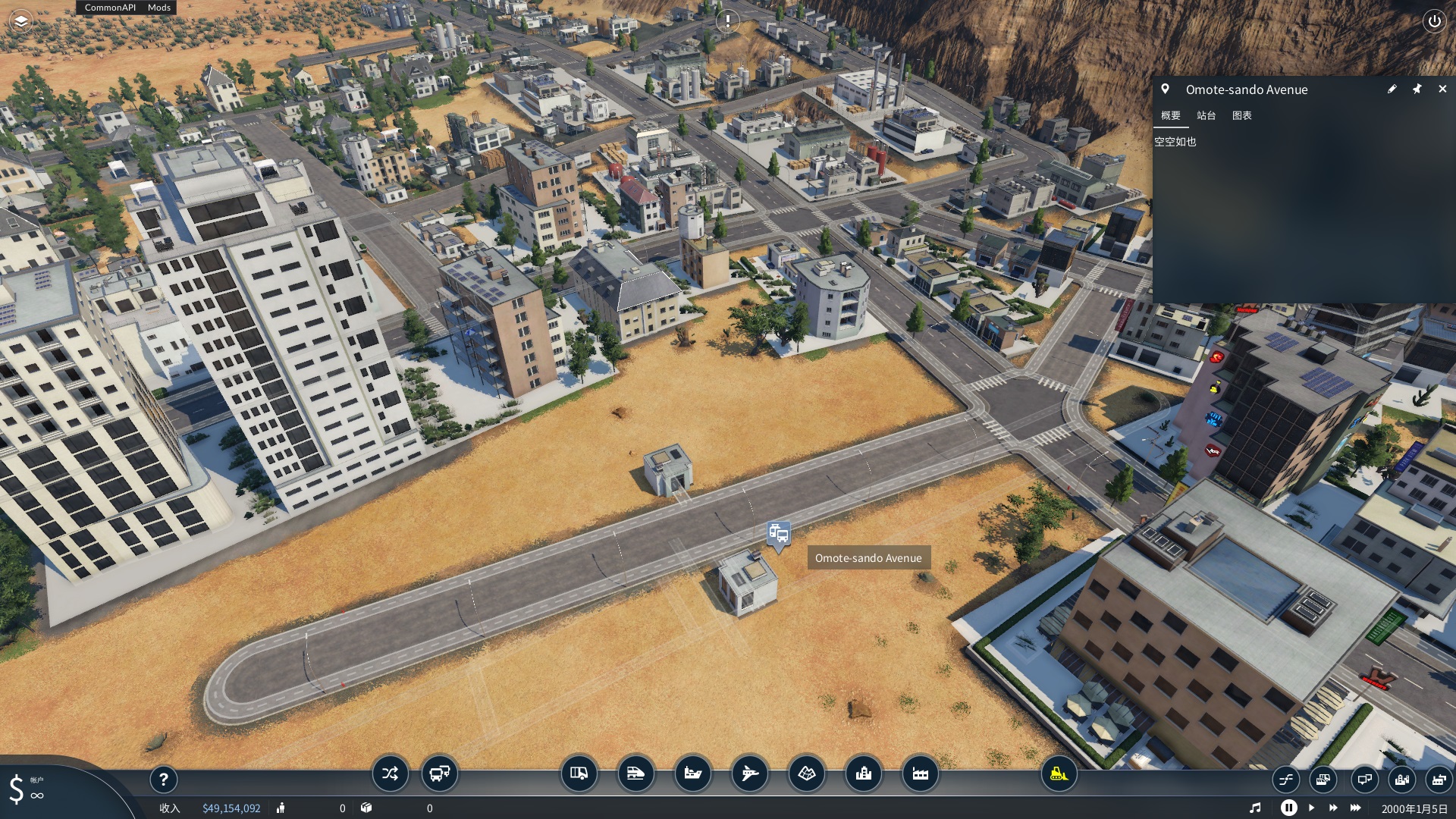Open the terrain tools menu
This screenshot has height=819, width=1456.
click(x=806, y=773)
